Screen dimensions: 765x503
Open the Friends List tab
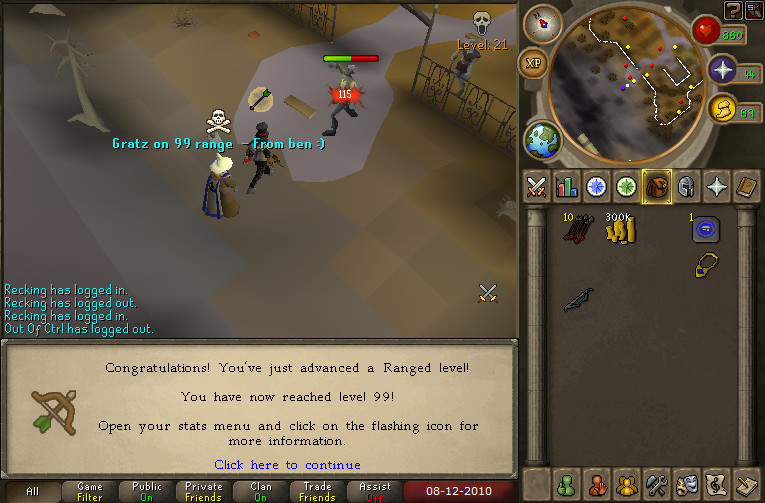567,483
